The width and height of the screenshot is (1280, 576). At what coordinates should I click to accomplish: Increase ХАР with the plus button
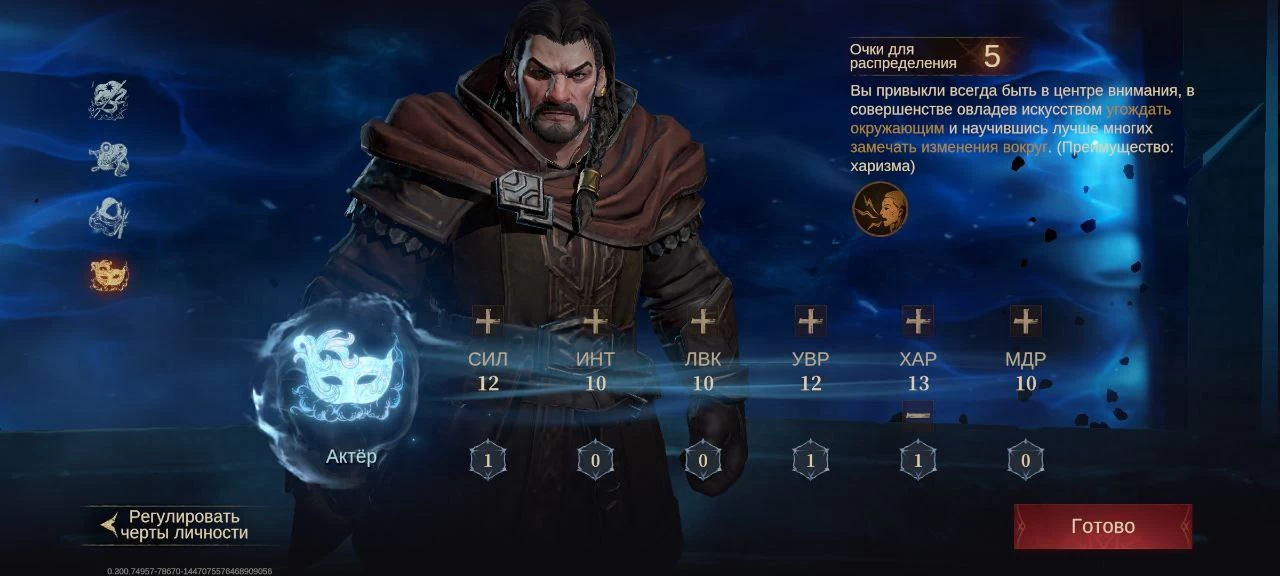918,321
